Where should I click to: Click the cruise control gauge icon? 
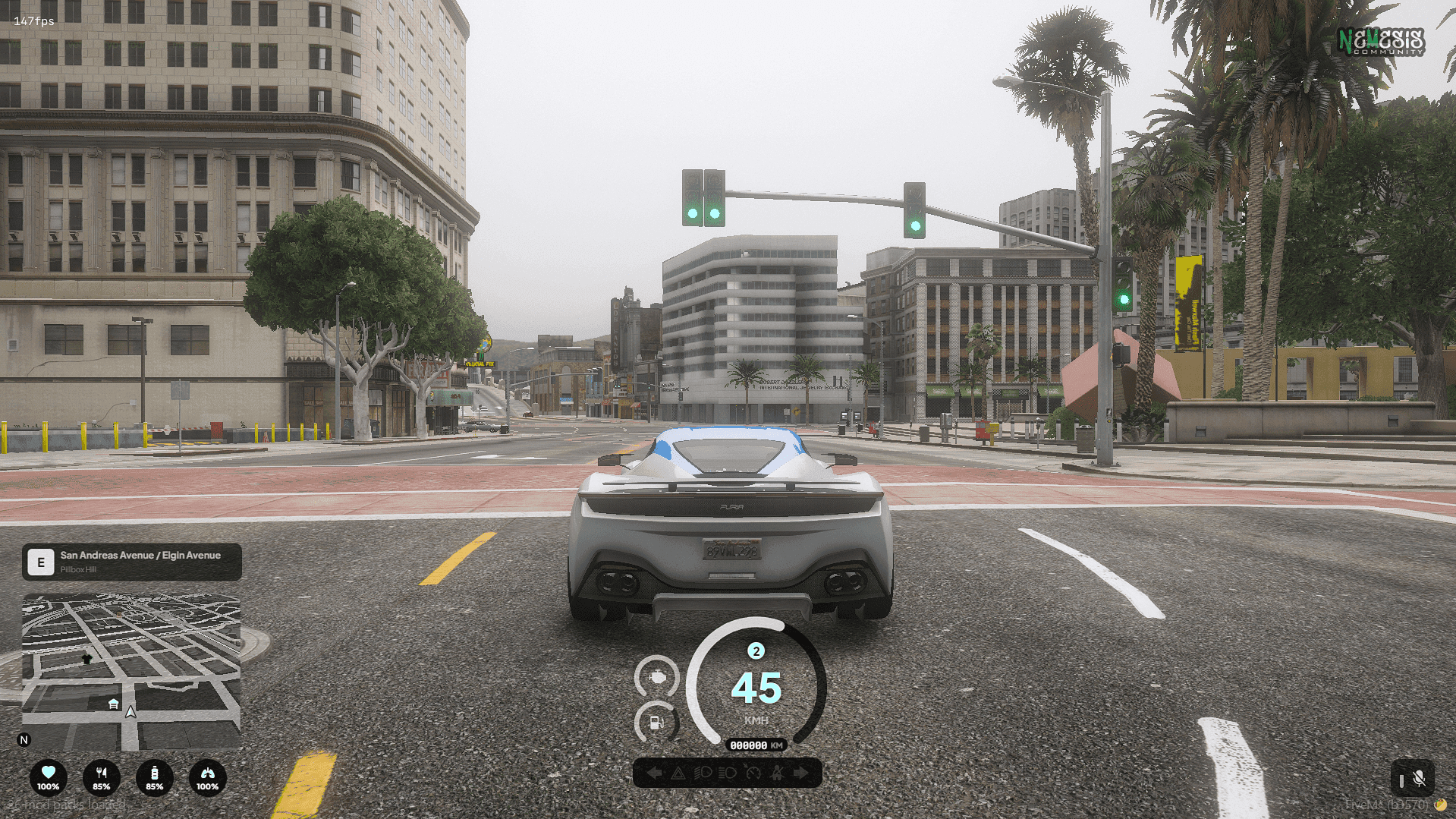click(x=753, y=773)
